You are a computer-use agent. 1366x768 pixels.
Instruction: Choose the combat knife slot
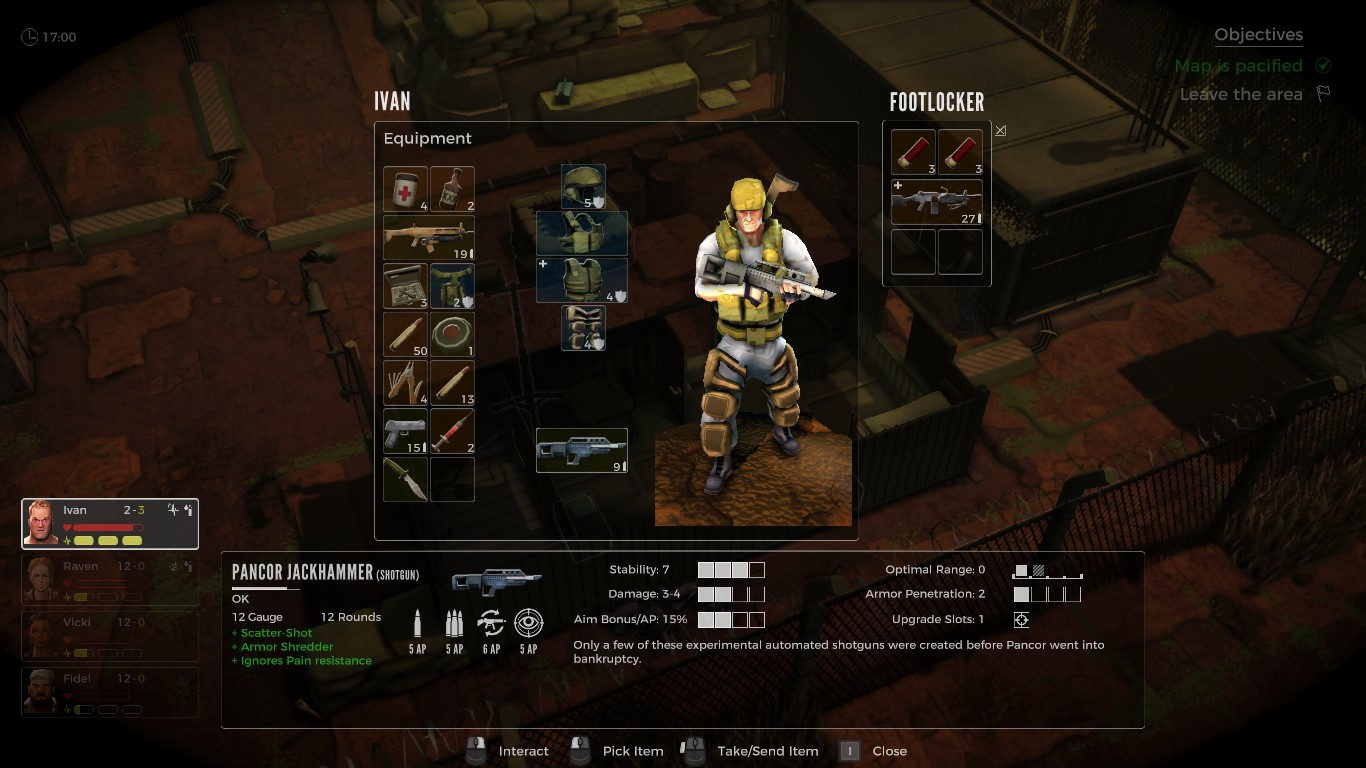(405, 478)
